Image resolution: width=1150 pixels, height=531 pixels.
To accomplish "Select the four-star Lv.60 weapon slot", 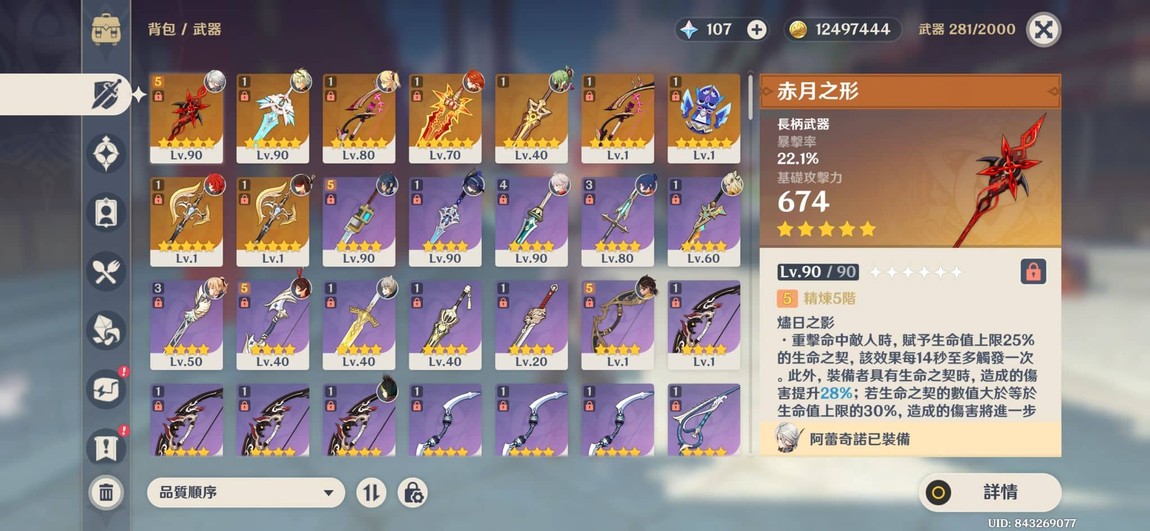I will [704, 222].
